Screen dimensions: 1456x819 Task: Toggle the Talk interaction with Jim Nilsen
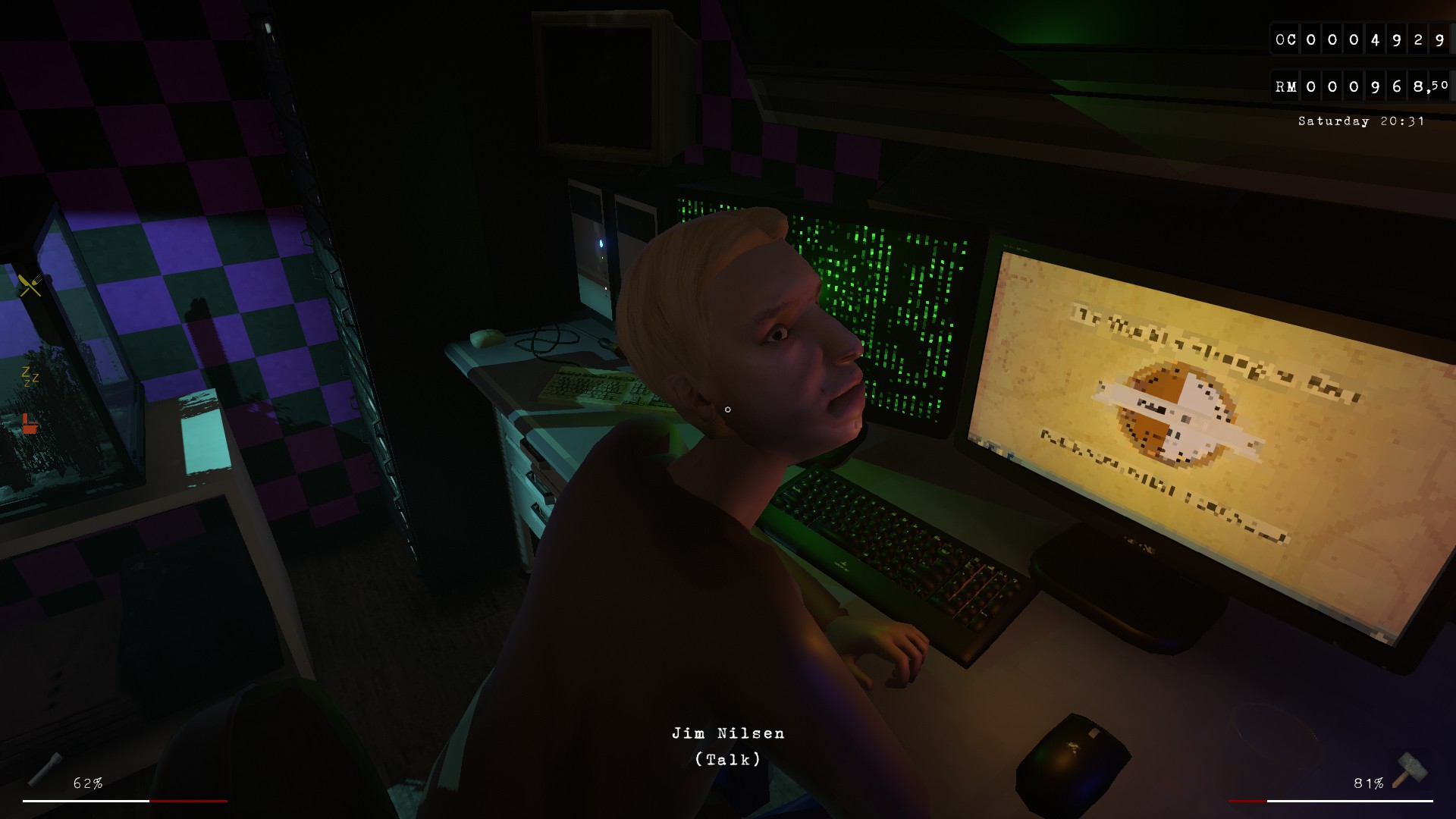pos(728,758)
